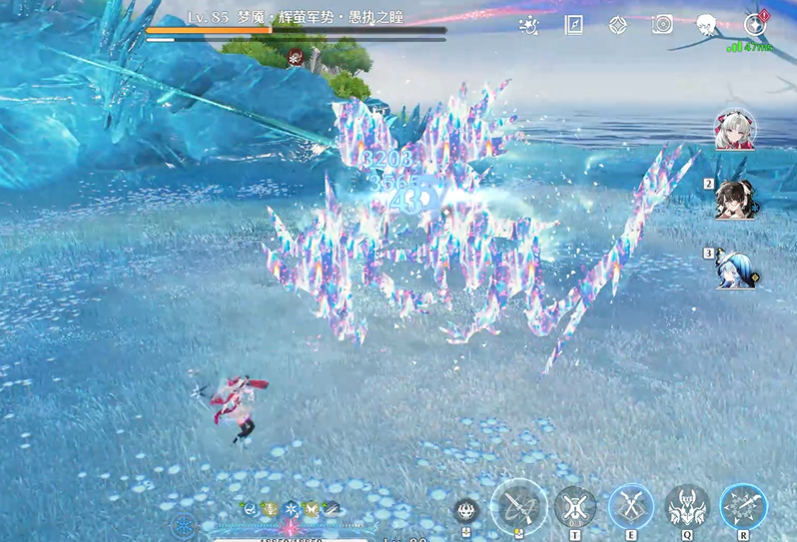797x542 pixels.
Task: Switch to the white-haired party character portrait
Action: click(x=734, y=130)
